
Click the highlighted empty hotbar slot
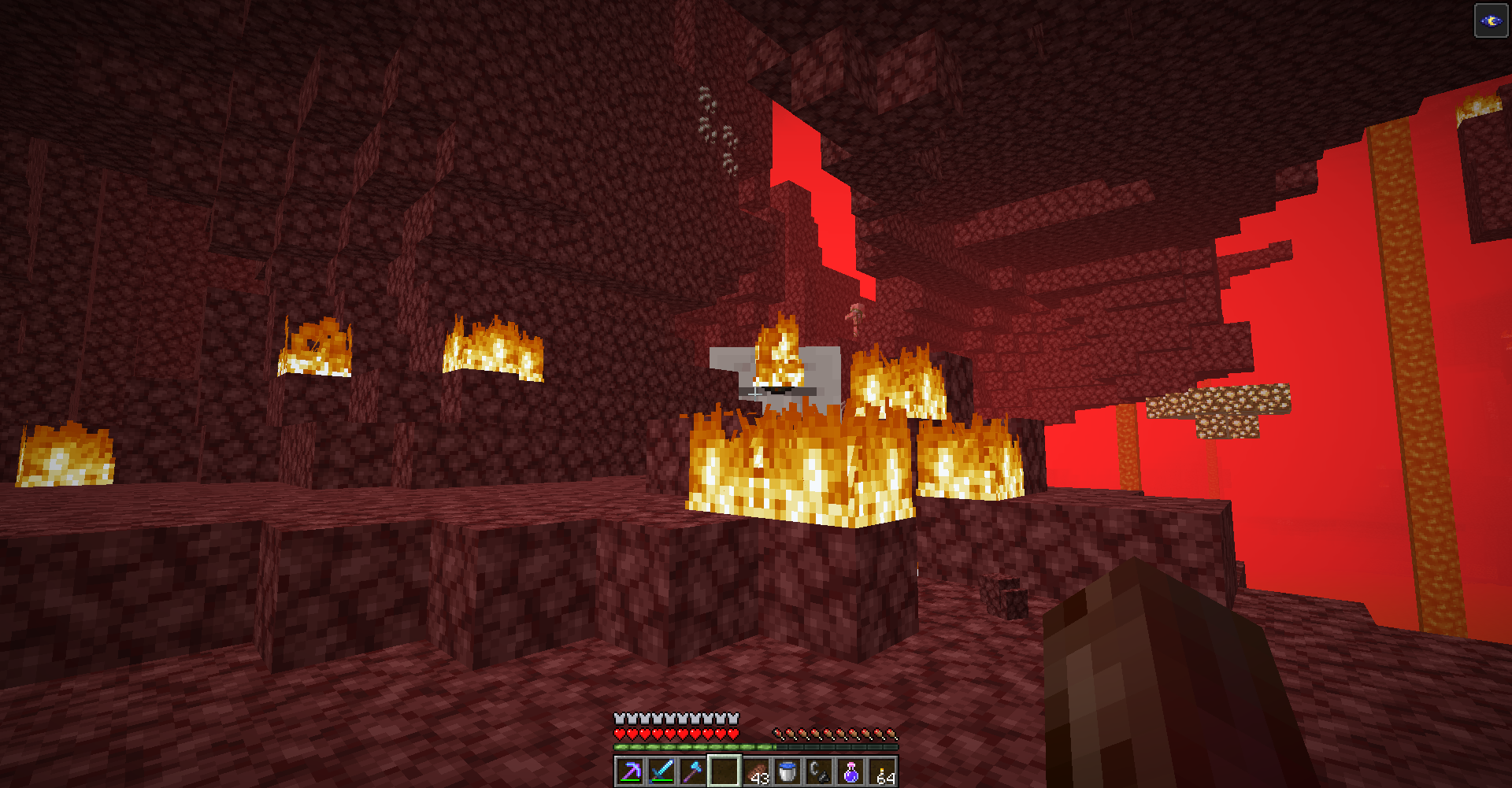point(724,771)
